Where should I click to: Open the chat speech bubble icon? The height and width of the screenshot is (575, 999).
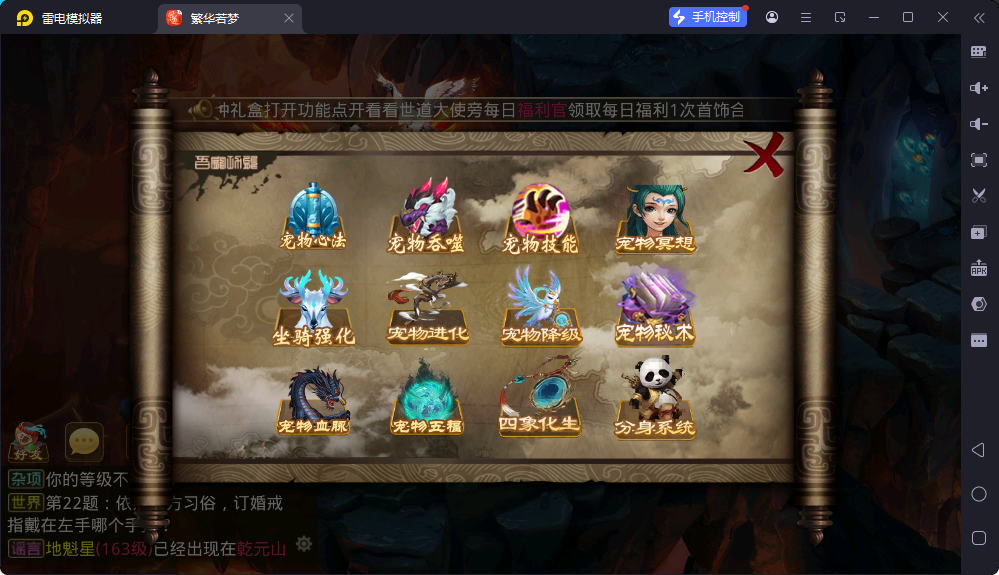pos(84,442)
